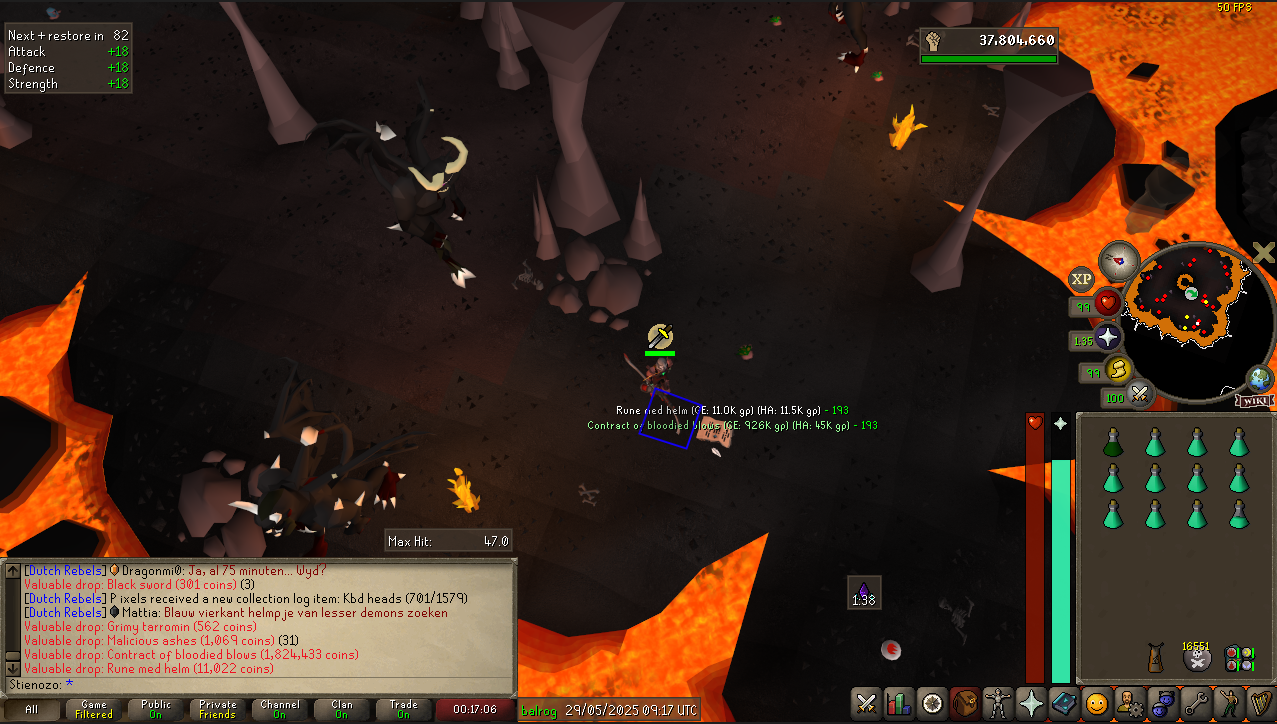The image size is (1277, 724).
Task: Select the dark green potion in inventory
Action: point(1112,441)
